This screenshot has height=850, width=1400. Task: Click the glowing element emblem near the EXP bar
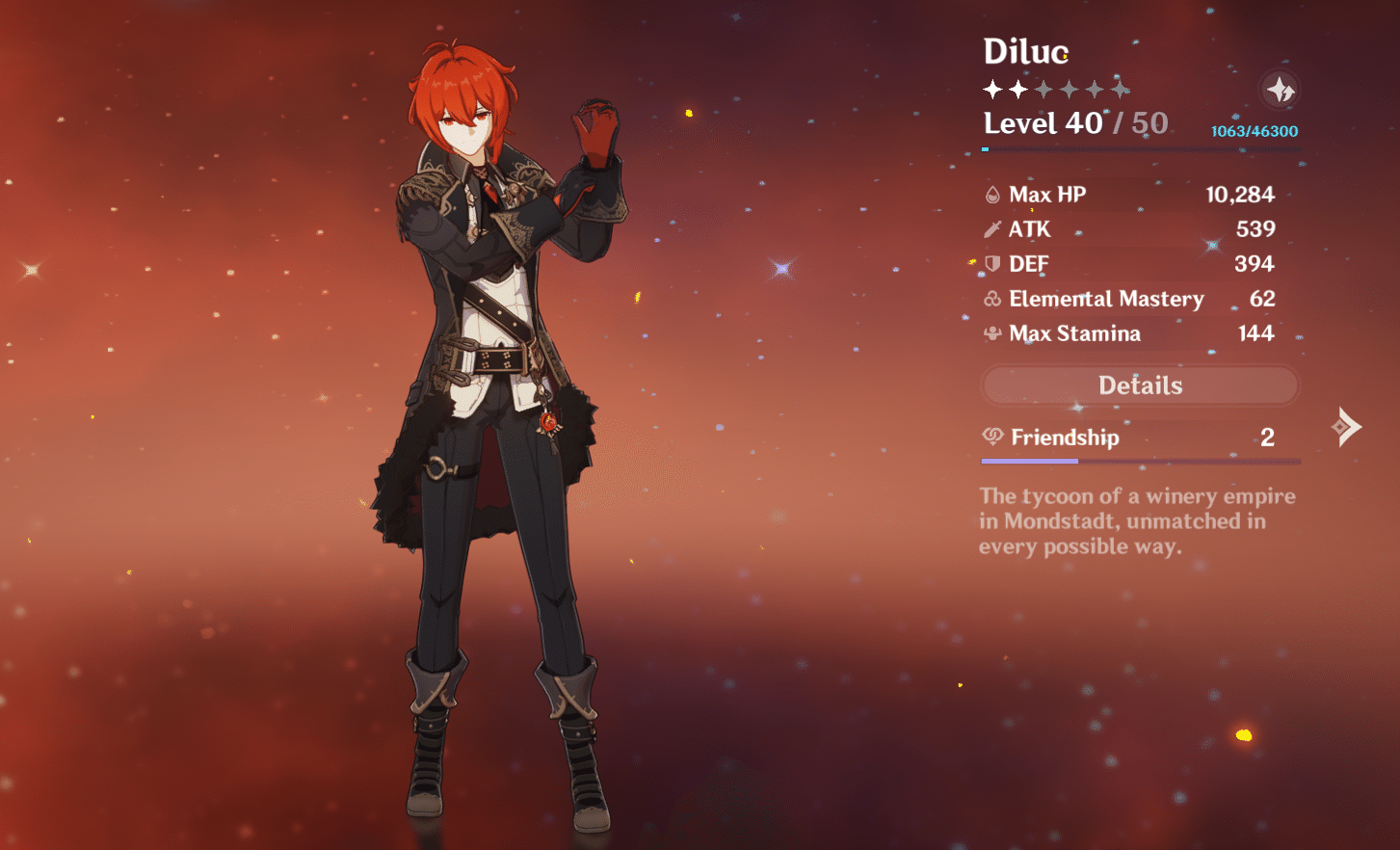coord(1281,89)
